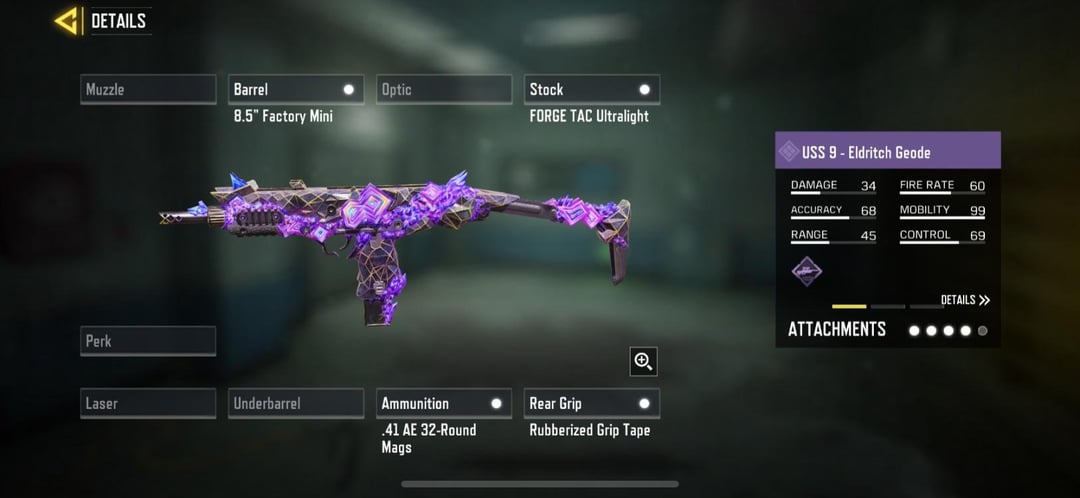Click the magnifying glass zoom icon
This screenshot has height=498, width=1080.
[643, 361]
